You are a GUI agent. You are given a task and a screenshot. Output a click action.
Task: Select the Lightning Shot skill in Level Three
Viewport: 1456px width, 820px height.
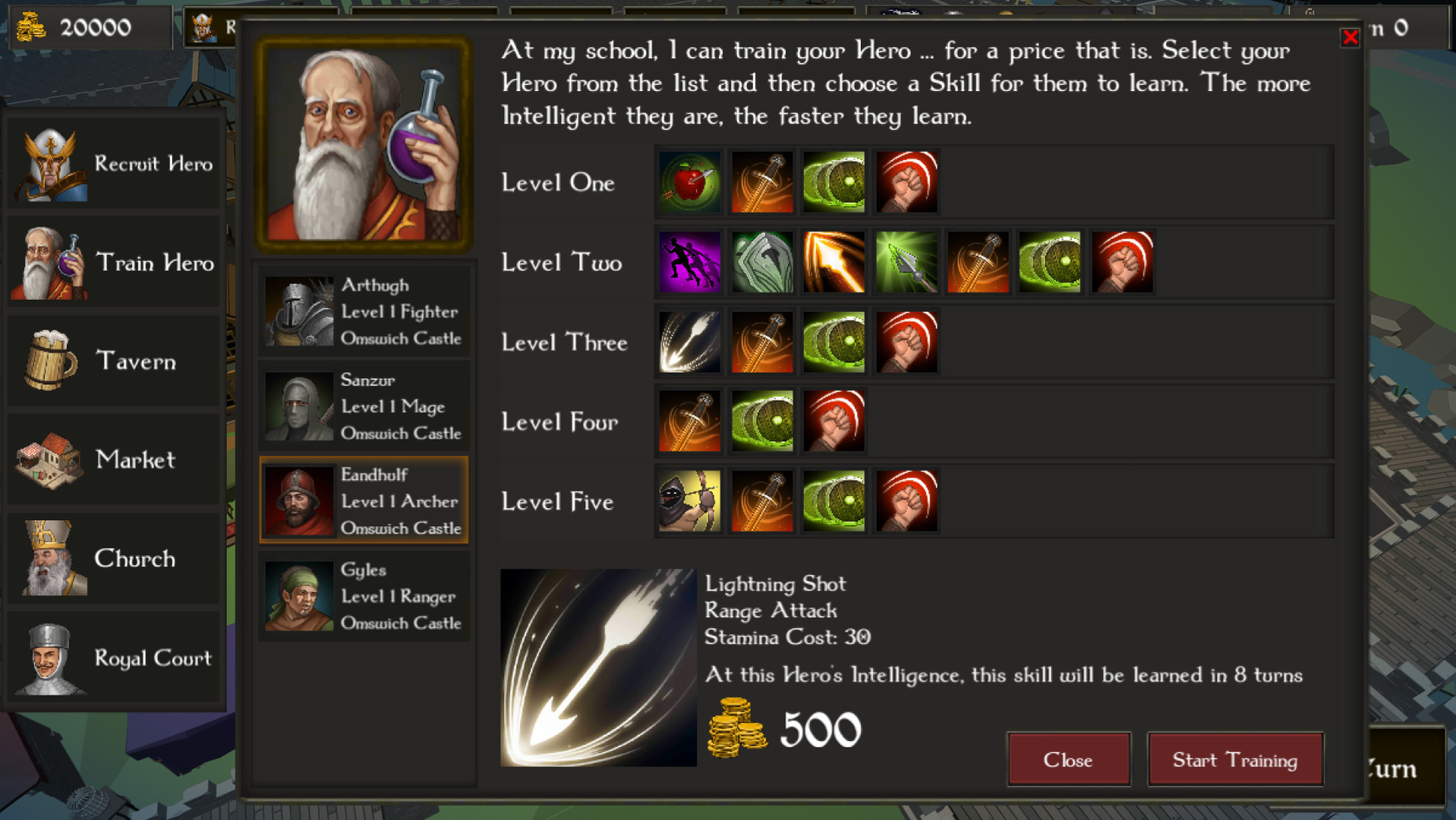(x=688, y=342)
